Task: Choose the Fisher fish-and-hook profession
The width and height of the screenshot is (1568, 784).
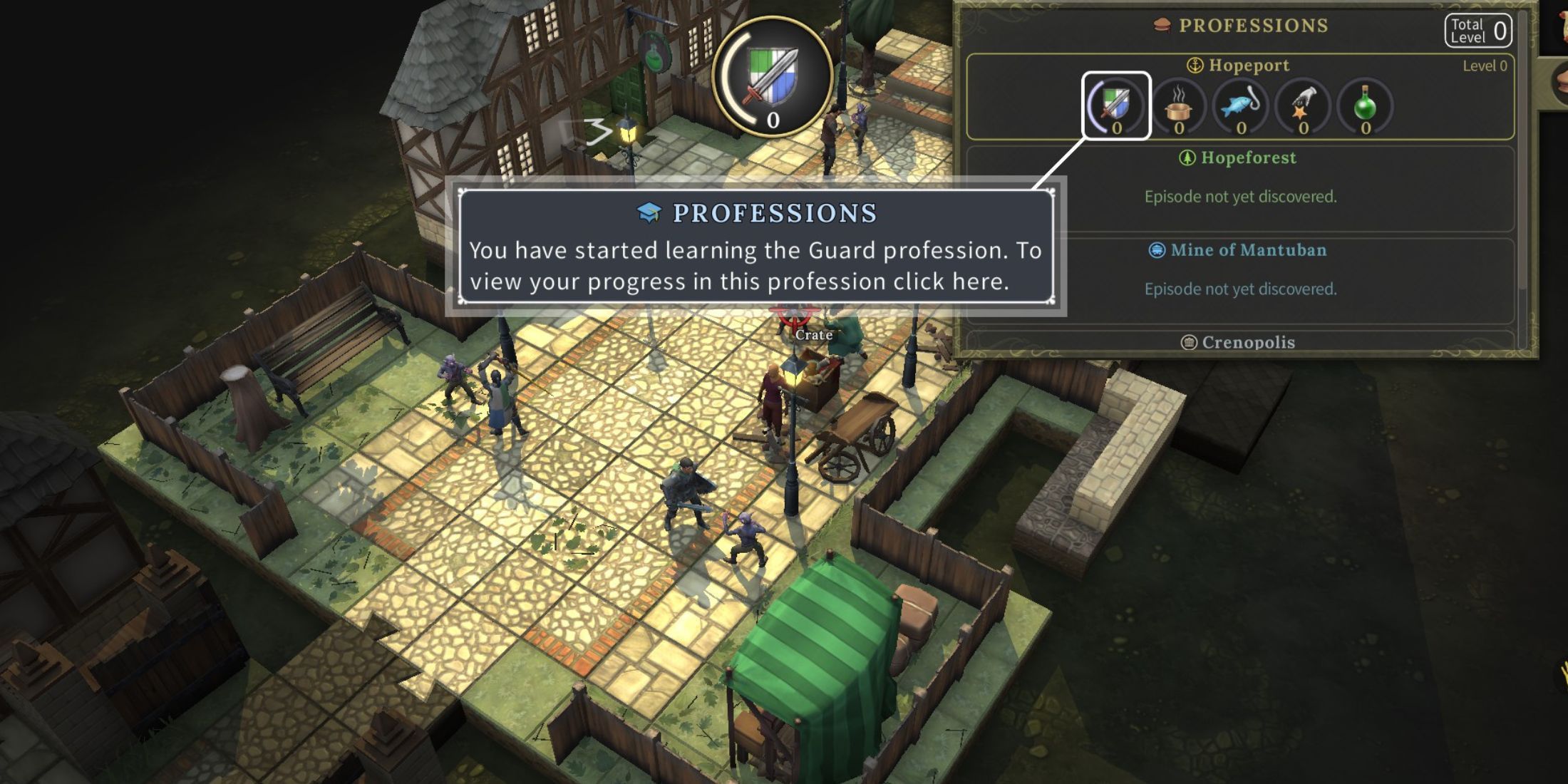Action: (x=1241, y=107)
